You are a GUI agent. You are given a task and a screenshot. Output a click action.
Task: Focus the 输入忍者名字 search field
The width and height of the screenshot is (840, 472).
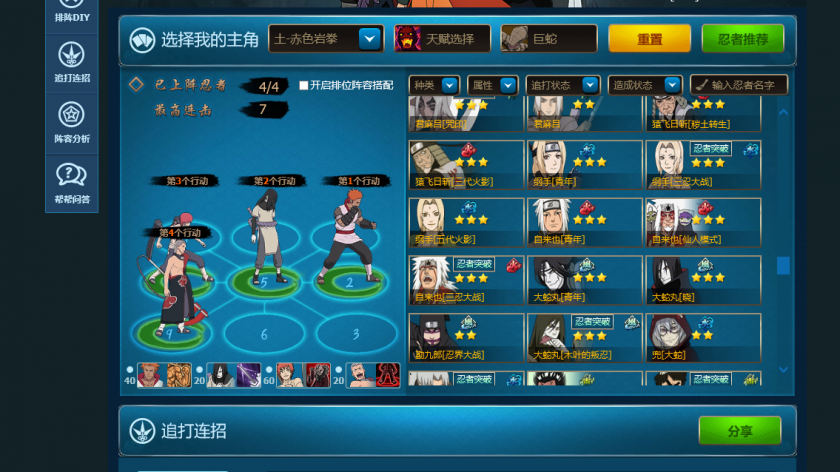(x=739, y=85)
